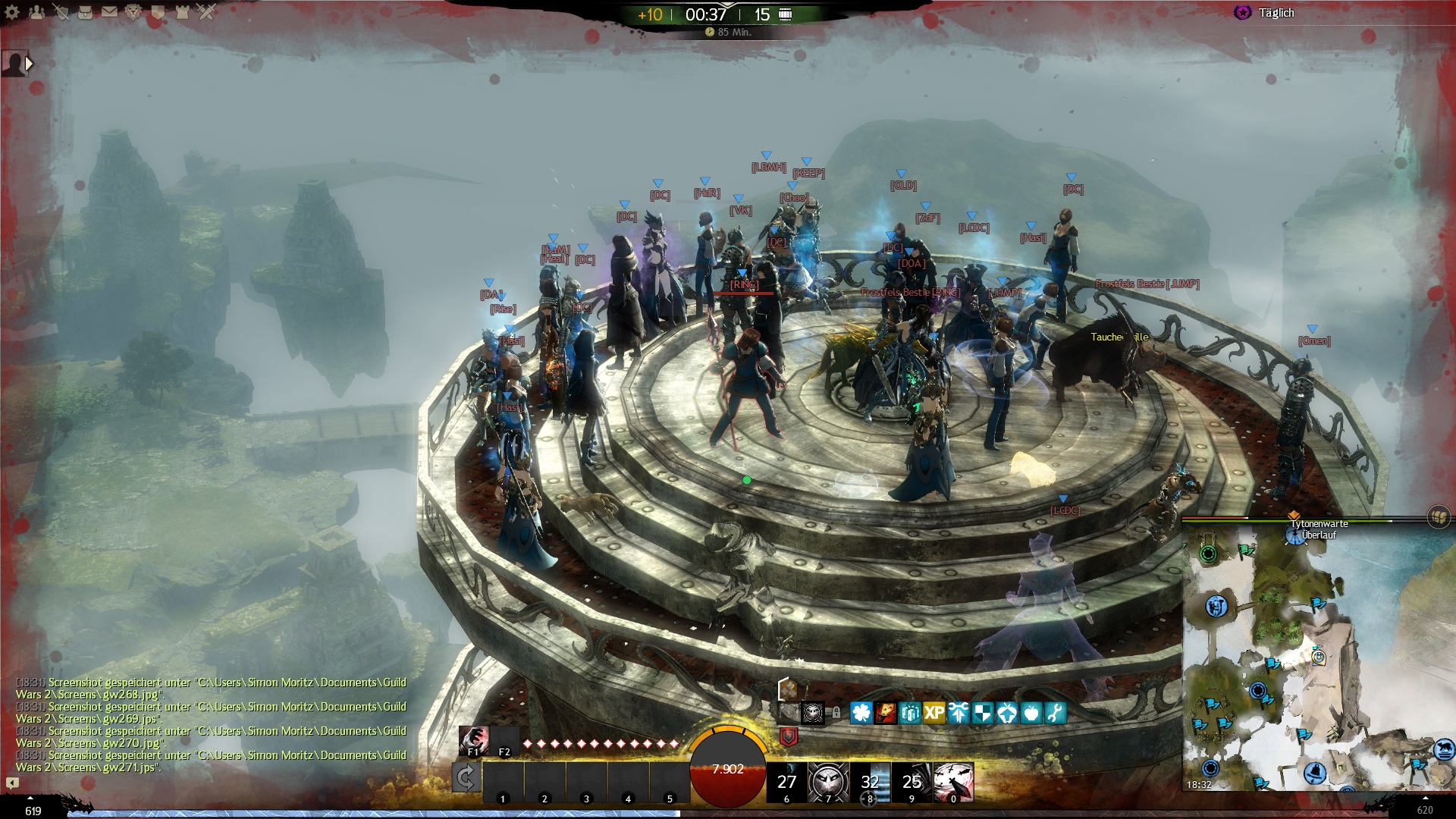The width and height of the screenshot is (1456, 819).
Task: Open the PvP crossed swords panel
Action: point(206,12)
